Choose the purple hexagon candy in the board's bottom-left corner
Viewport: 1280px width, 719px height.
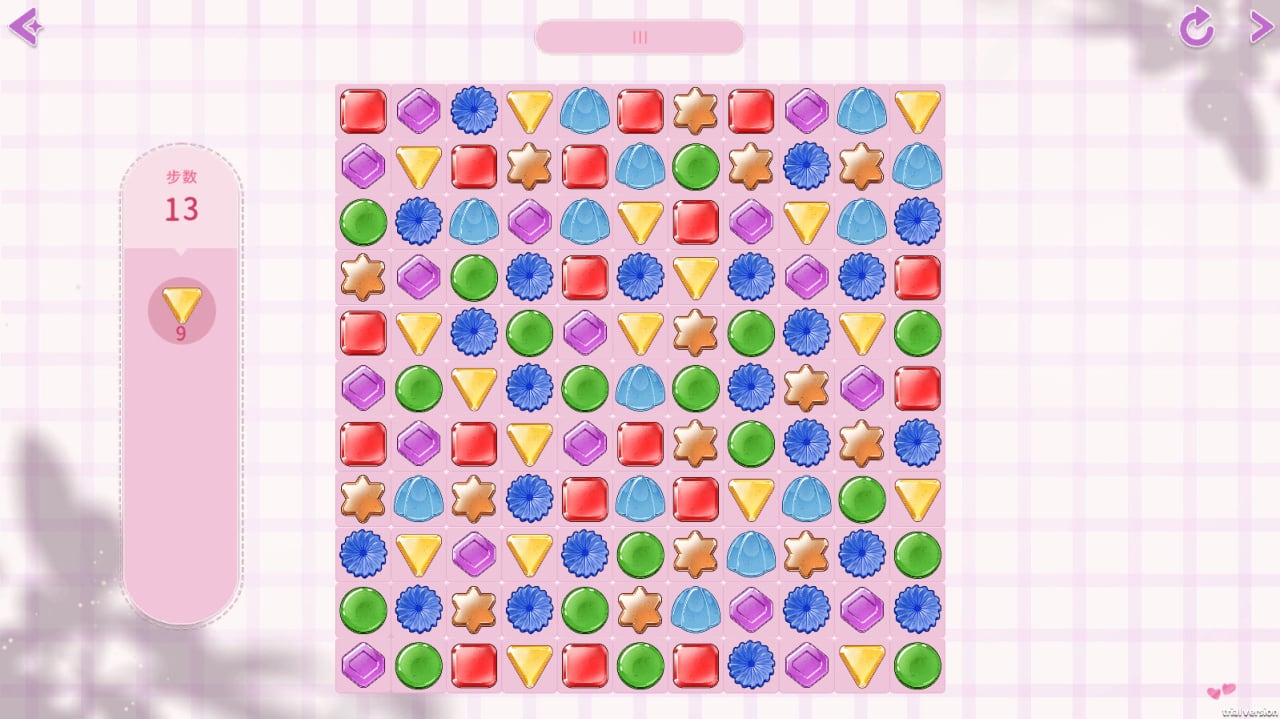click(x=363, y=665)
